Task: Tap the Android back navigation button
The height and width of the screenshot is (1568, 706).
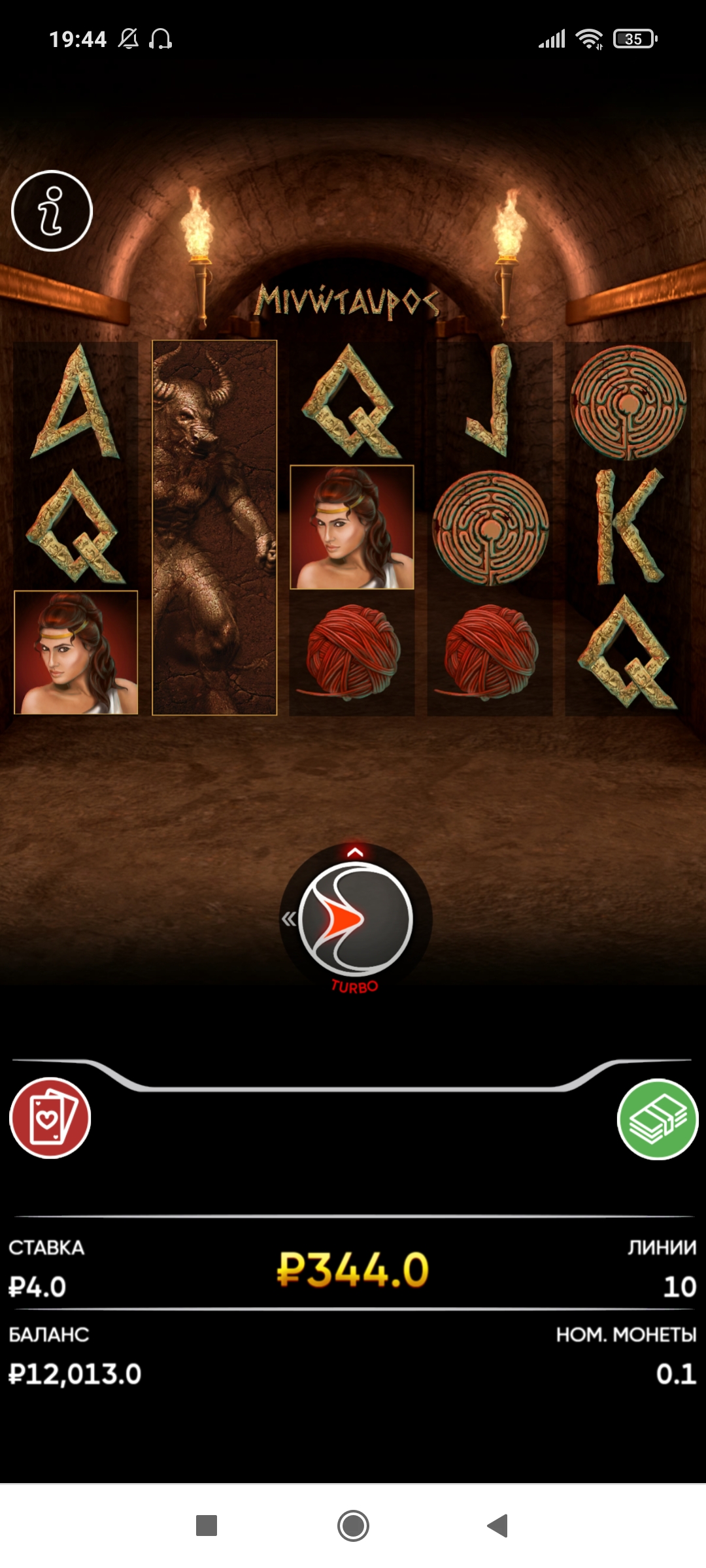Action: pyautogui.click(x=498, y=1526)
